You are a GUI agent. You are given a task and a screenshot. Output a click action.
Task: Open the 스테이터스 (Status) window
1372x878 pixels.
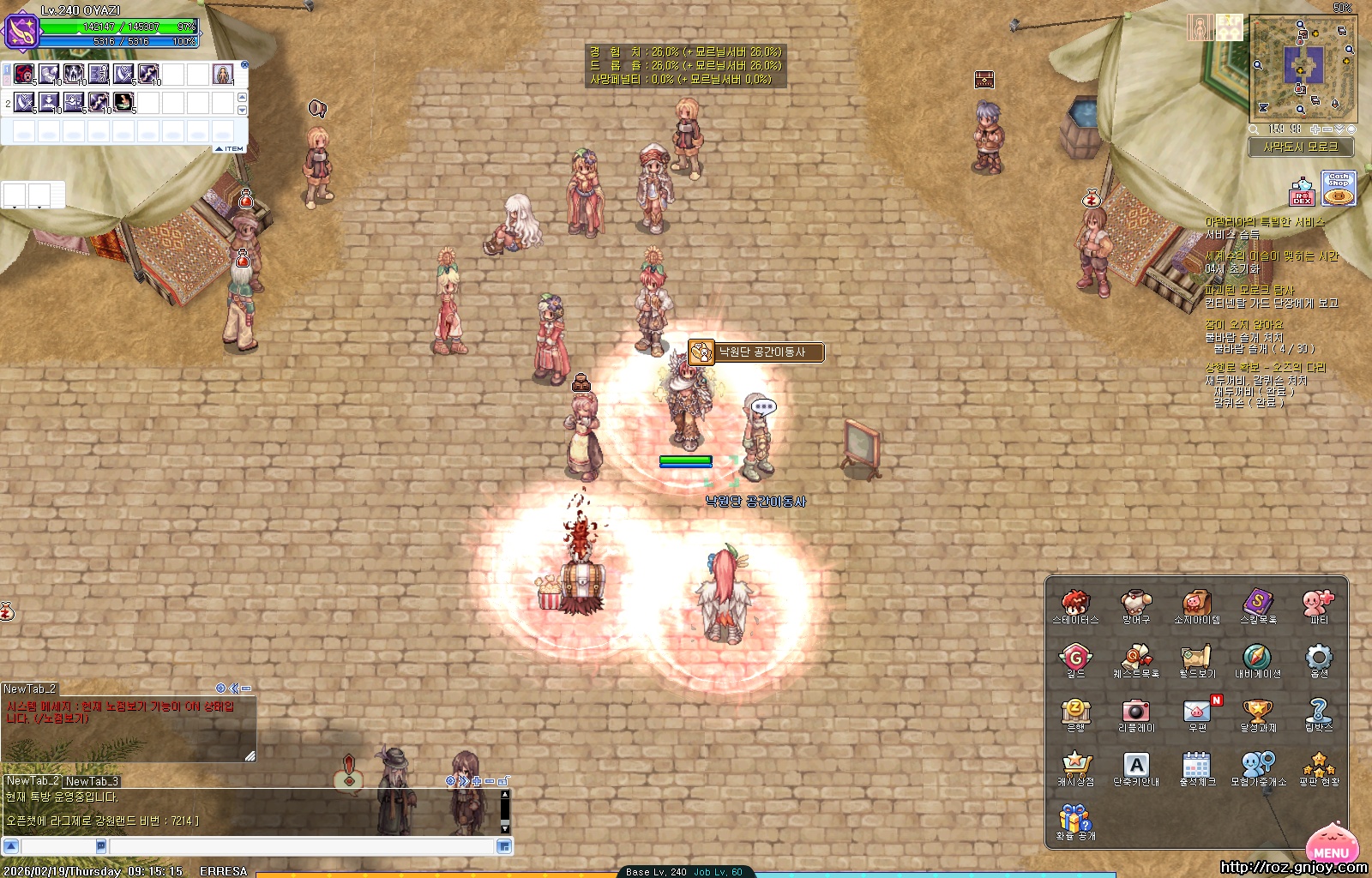pos(1075,603)
